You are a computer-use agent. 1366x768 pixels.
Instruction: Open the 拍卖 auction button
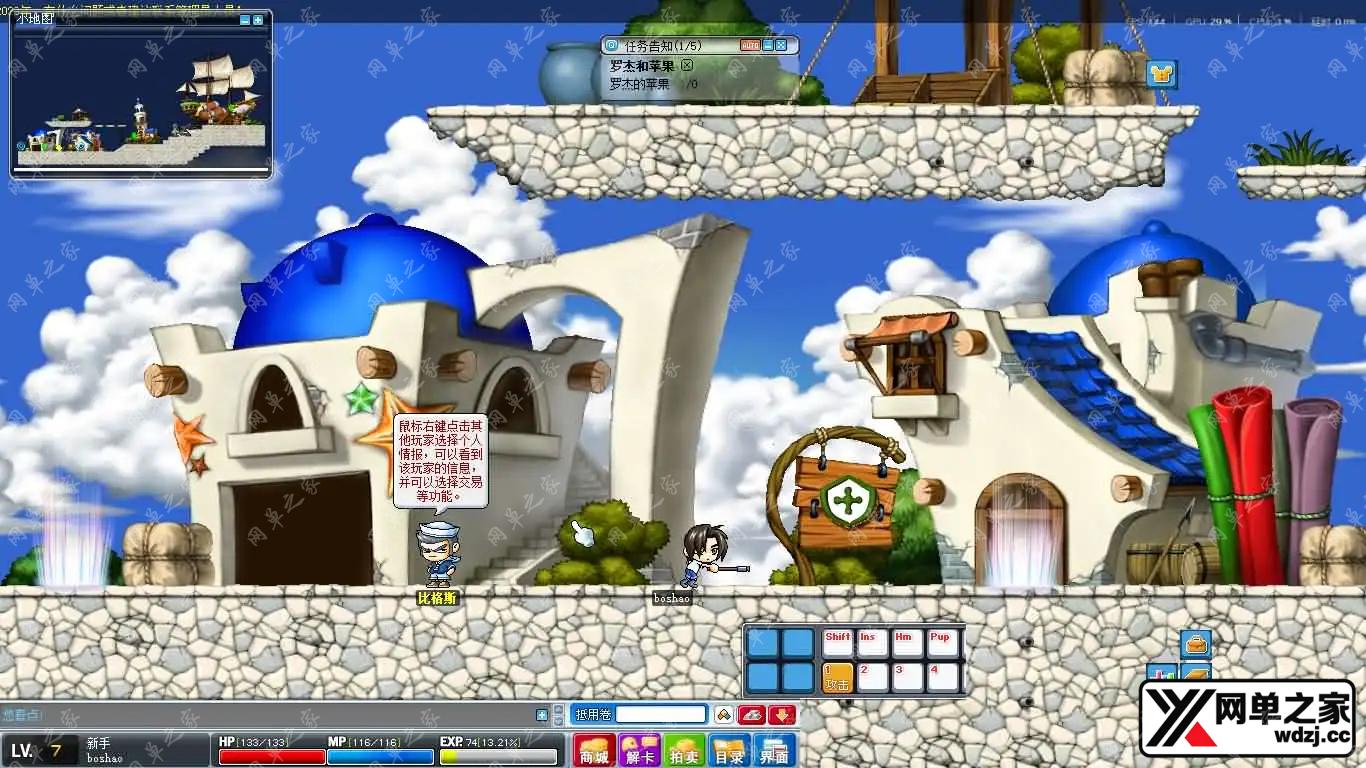[685, 751]
